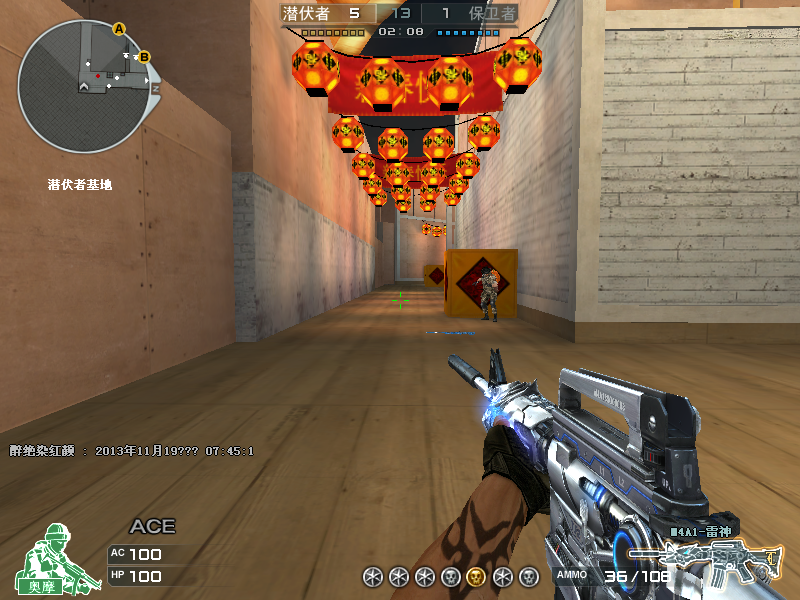
Task: Select bomb site B marker on minimap
Action: (x=144, y=57)
